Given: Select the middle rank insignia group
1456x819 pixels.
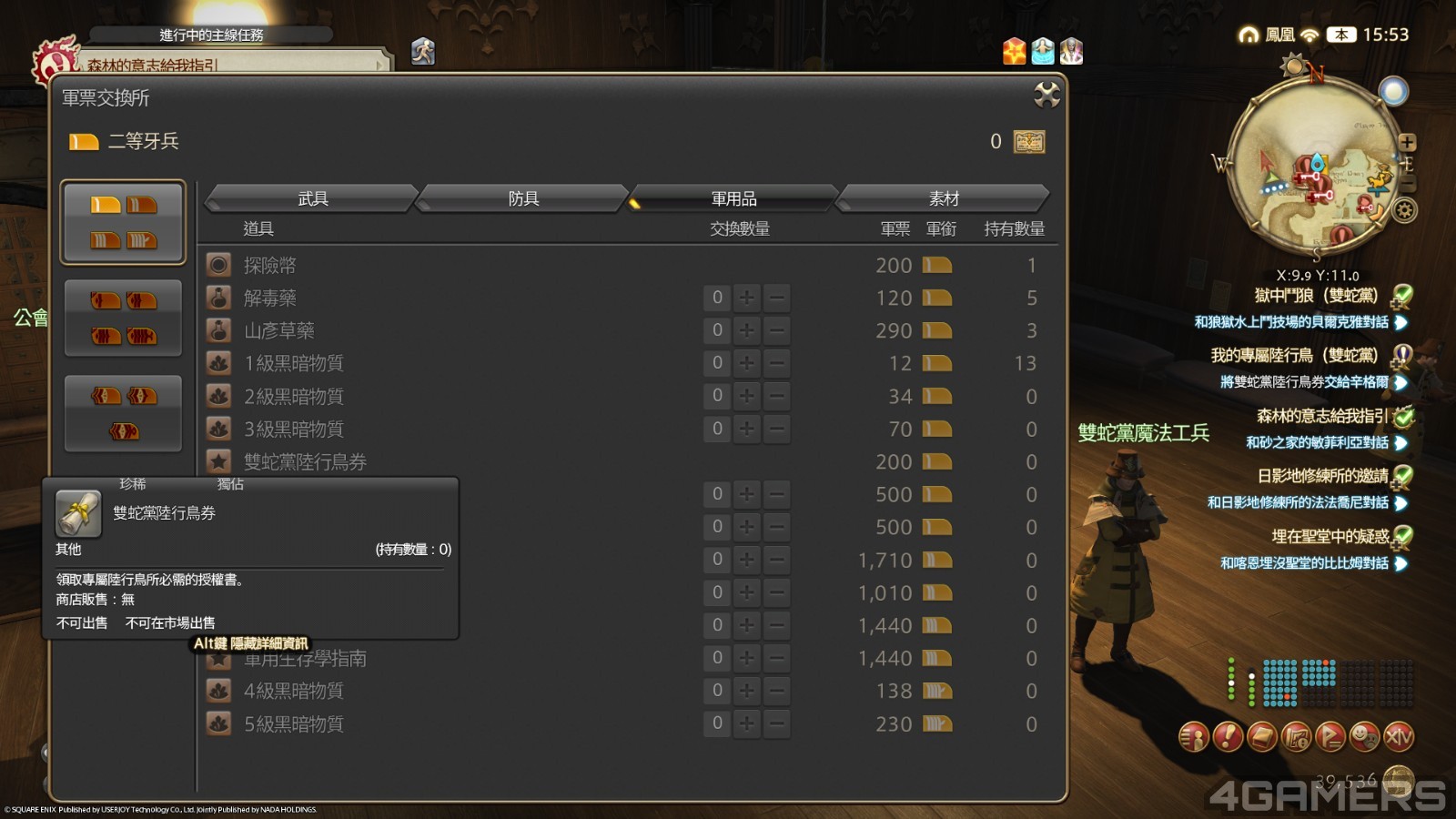Looking at the screenshot, I should [123, 318].
